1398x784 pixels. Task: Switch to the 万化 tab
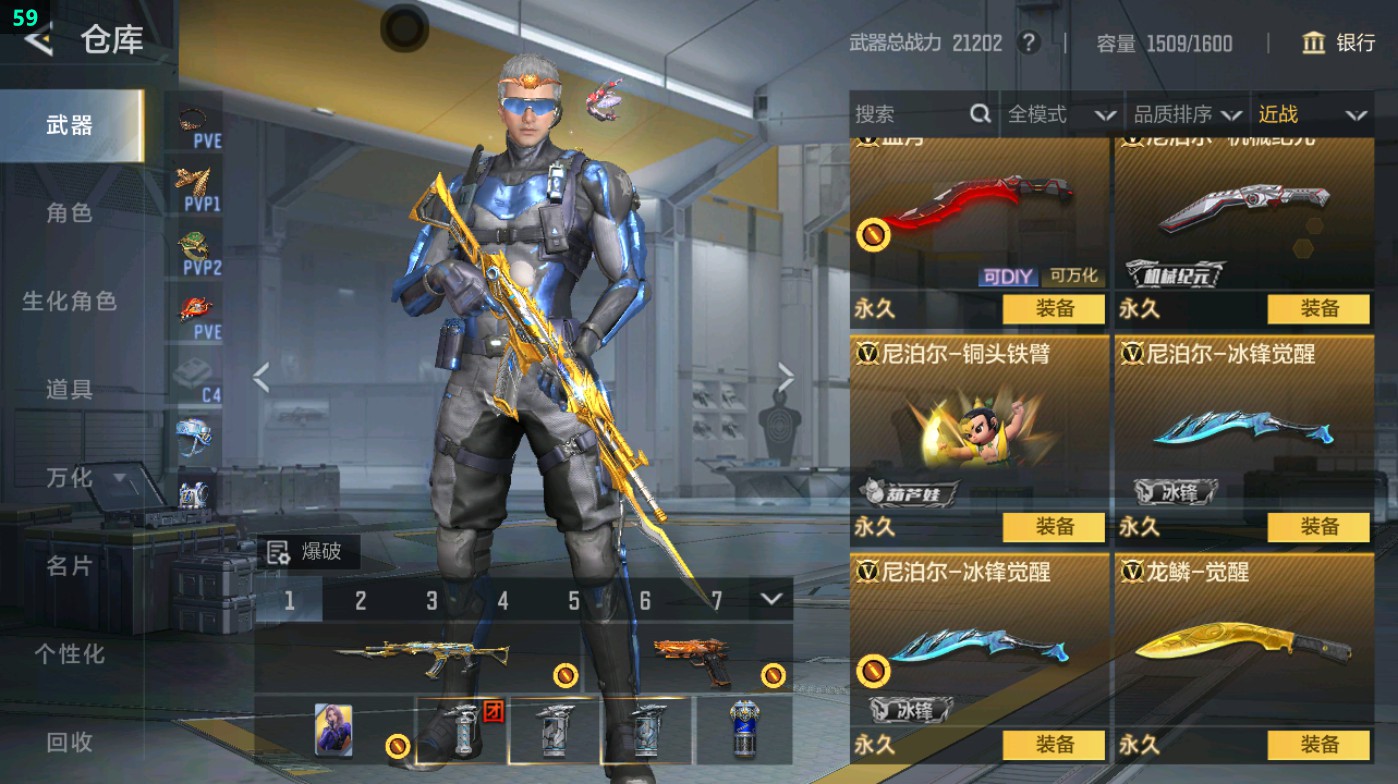(70, 479)
